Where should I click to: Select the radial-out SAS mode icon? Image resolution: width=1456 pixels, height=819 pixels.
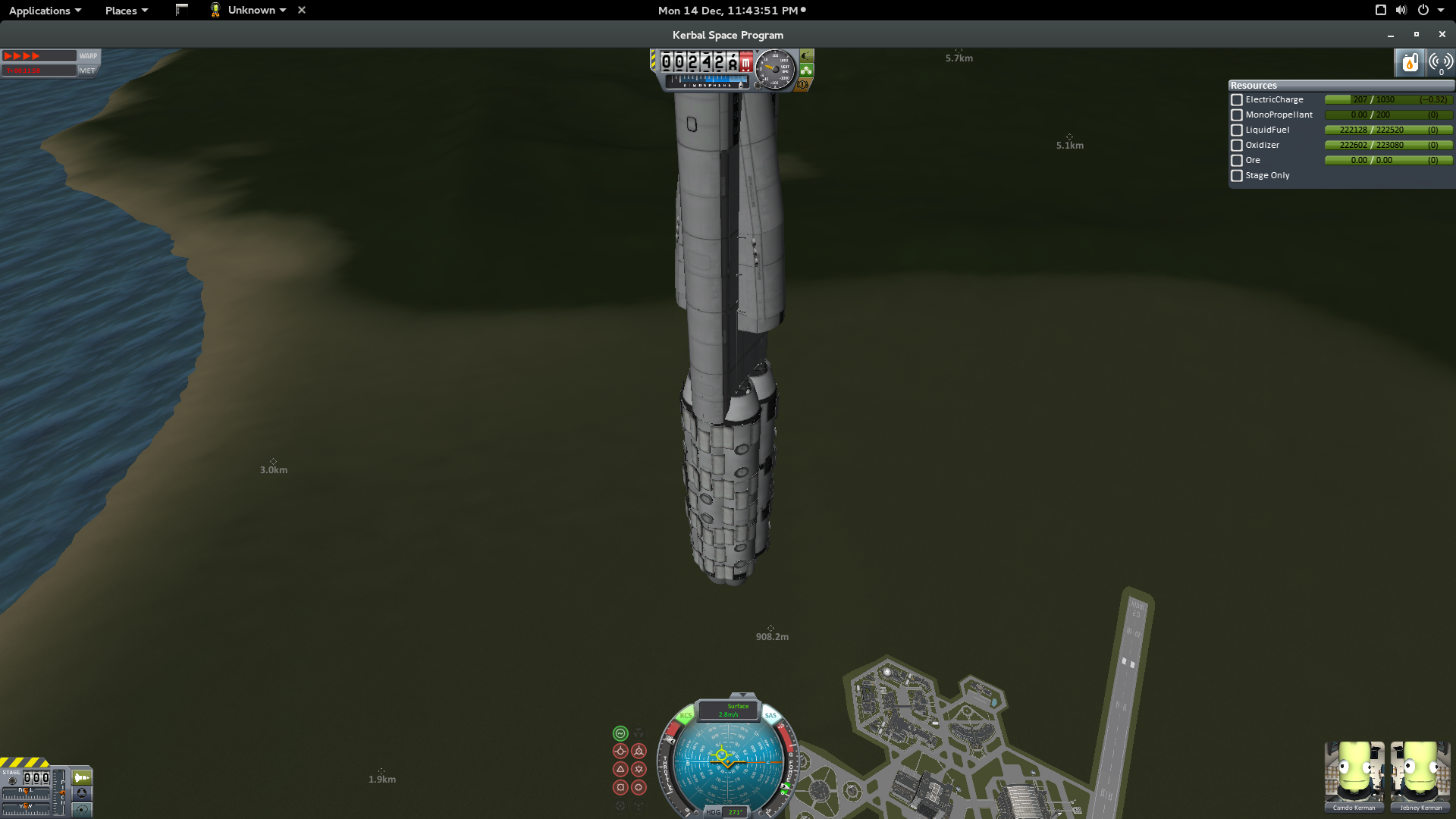tap(620, 787)
